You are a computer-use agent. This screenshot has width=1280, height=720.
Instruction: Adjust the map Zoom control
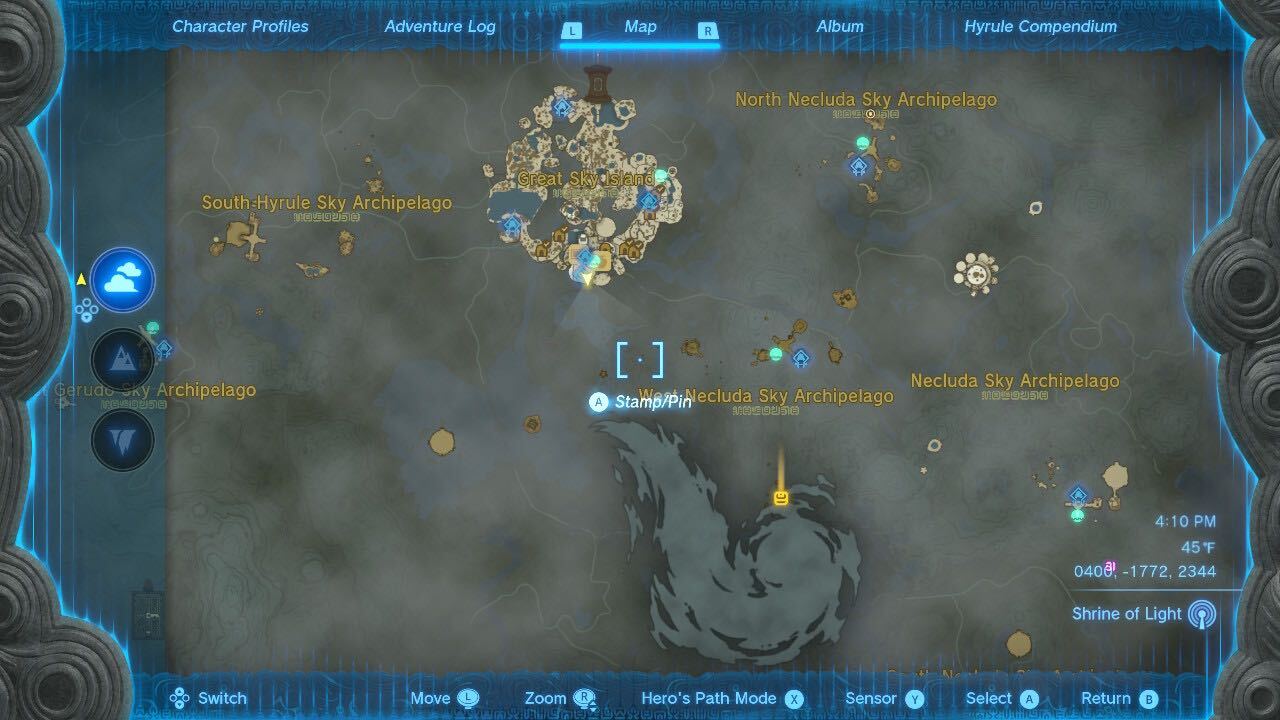point(556,698)
